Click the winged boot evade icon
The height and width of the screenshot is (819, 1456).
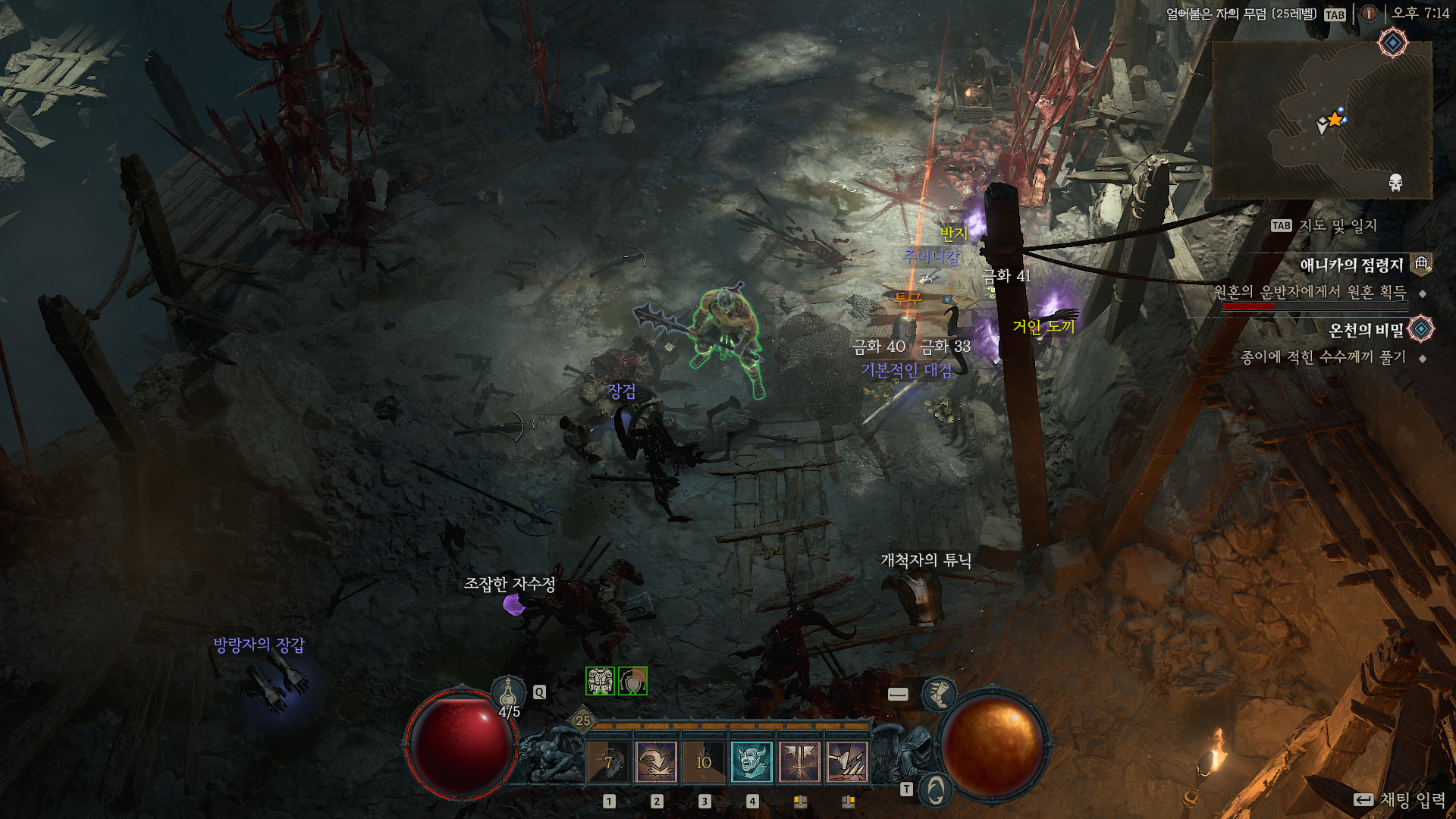938,693
